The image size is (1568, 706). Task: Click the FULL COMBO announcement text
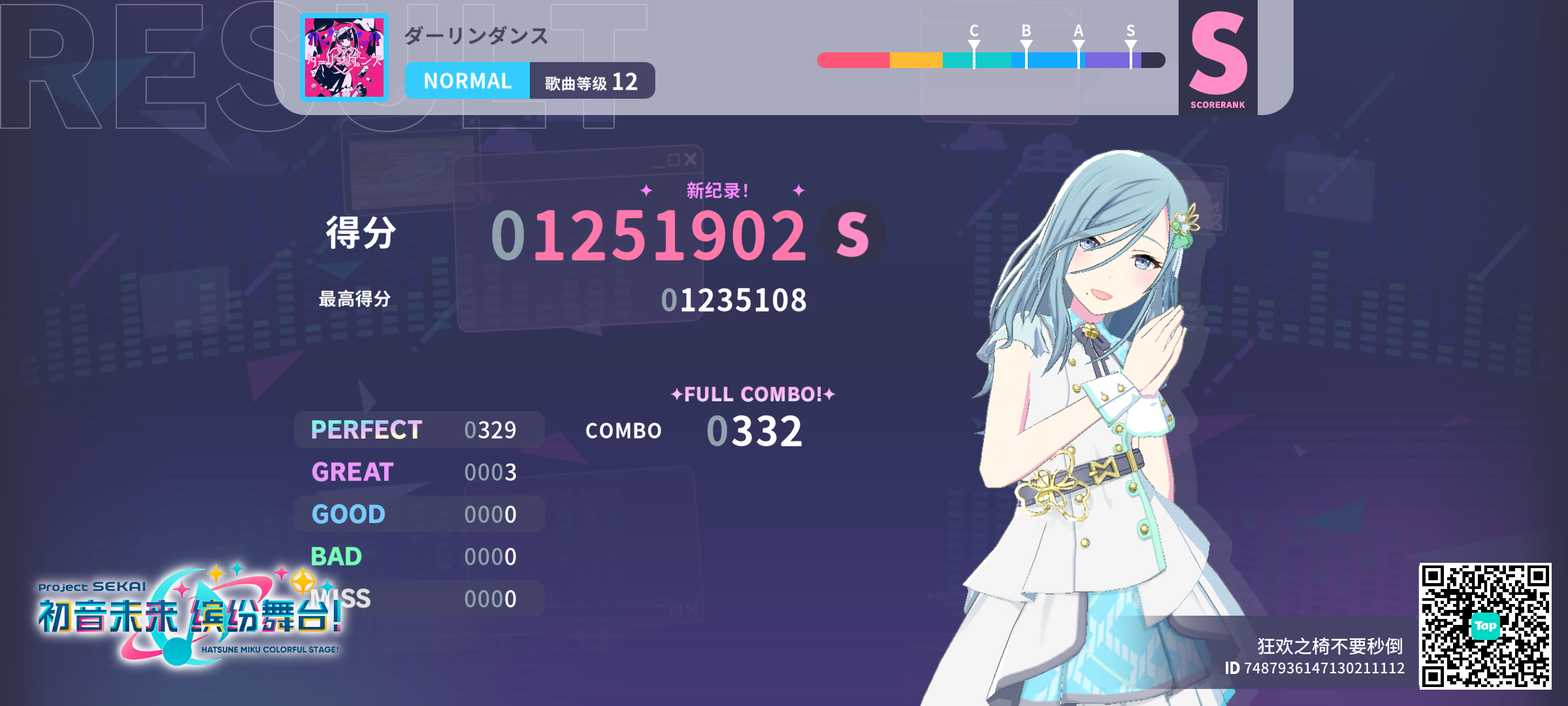751,393
